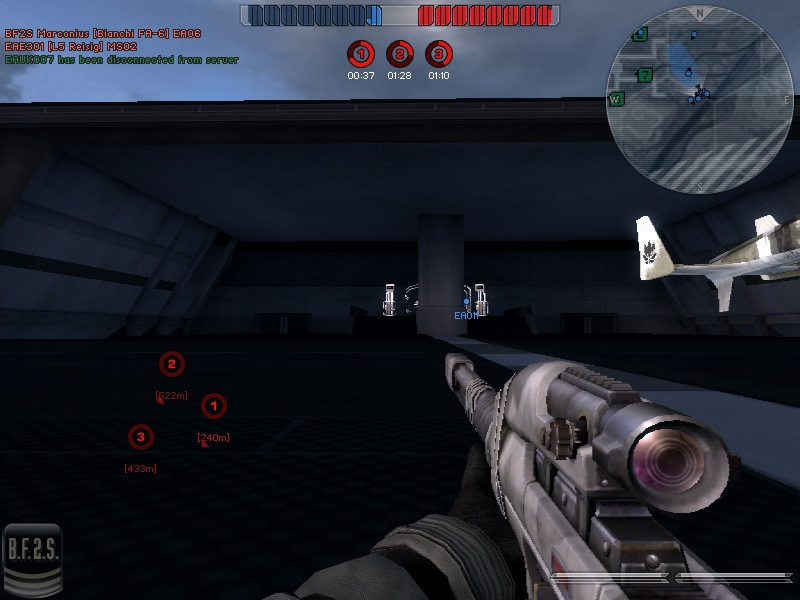Select the green squad 7 marker on minimap
The height and width of the screenshot is (600, 800).
645,75
